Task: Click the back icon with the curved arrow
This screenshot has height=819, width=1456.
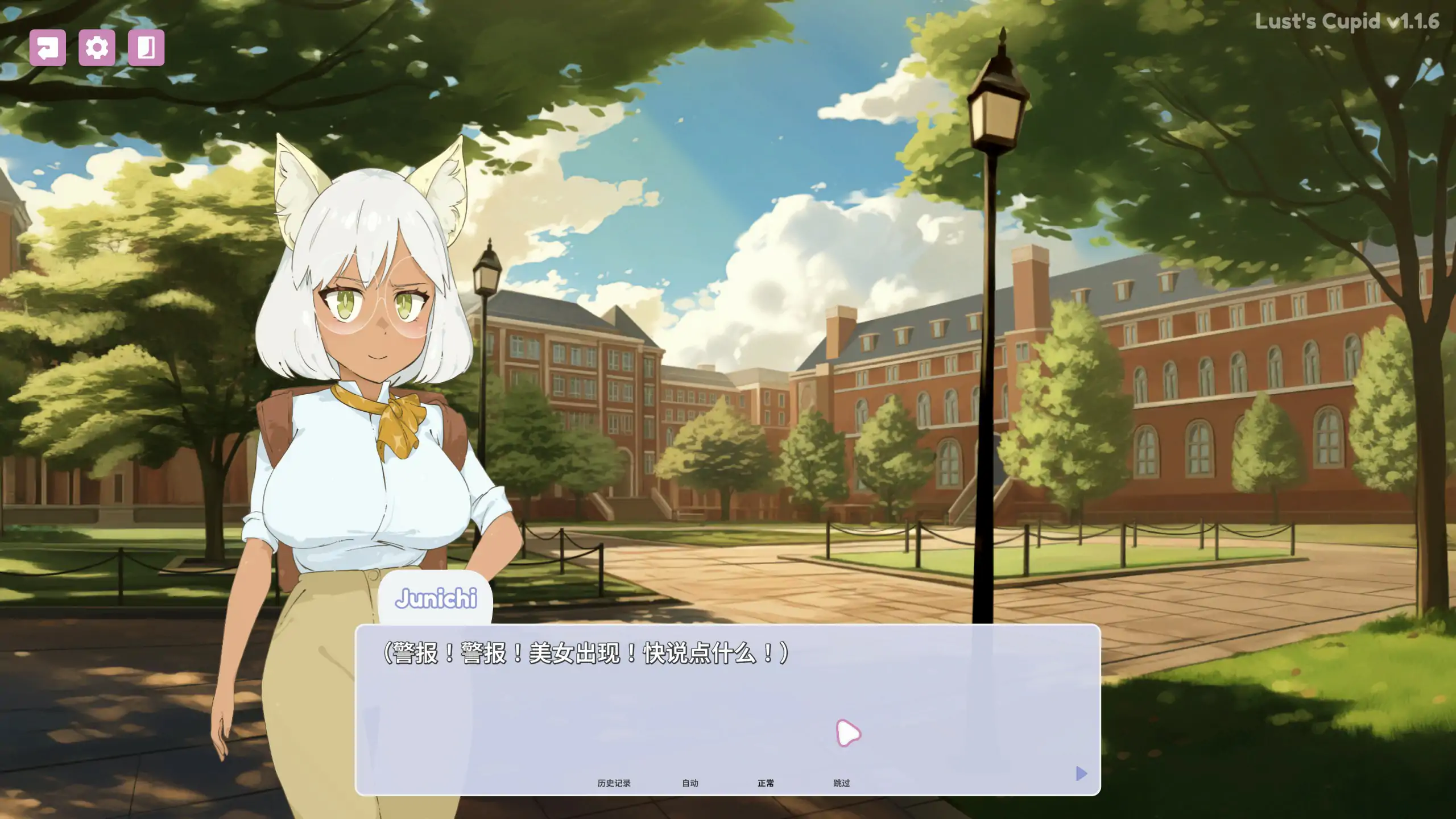Action: coord(48,49)
